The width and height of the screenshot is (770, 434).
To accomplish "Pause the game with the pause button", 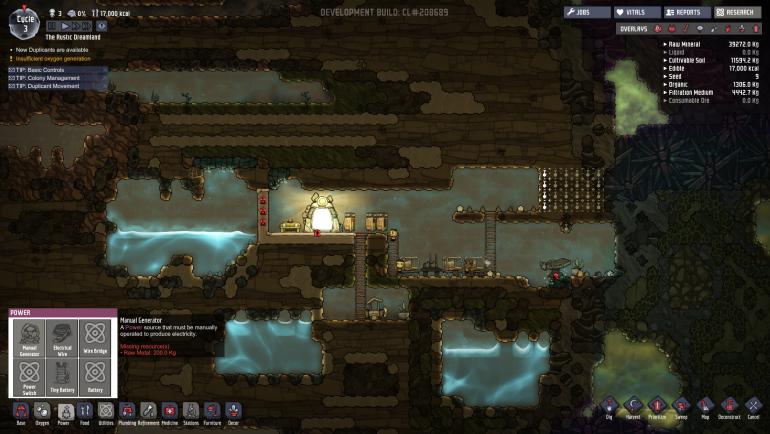I will [x=54, y=26].
